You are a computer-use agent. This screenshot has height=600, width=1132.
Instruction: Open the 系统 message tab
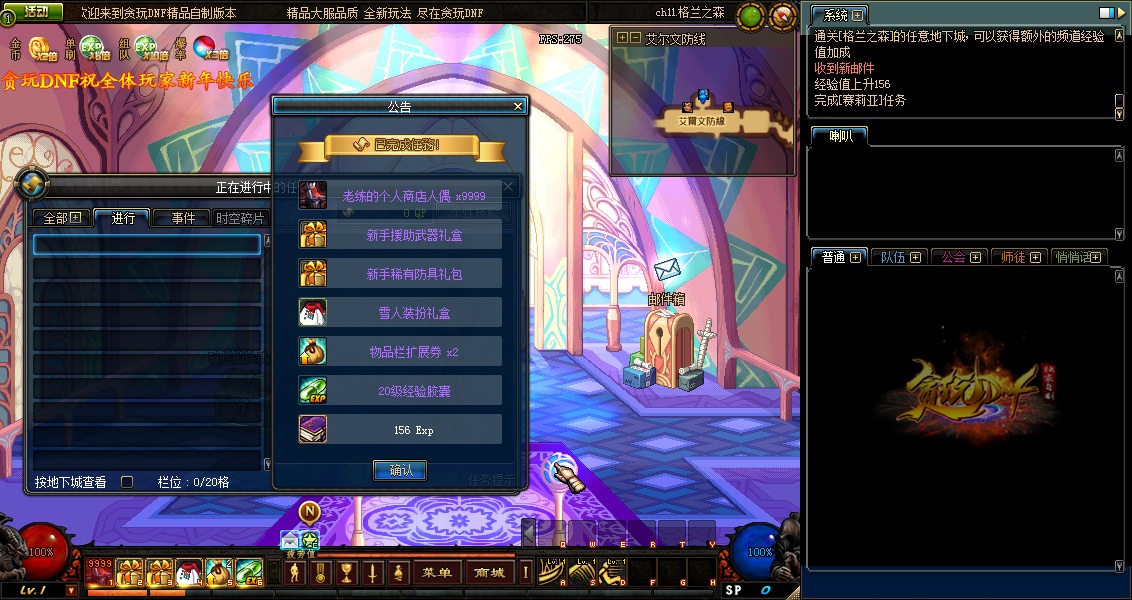[836, 15]
